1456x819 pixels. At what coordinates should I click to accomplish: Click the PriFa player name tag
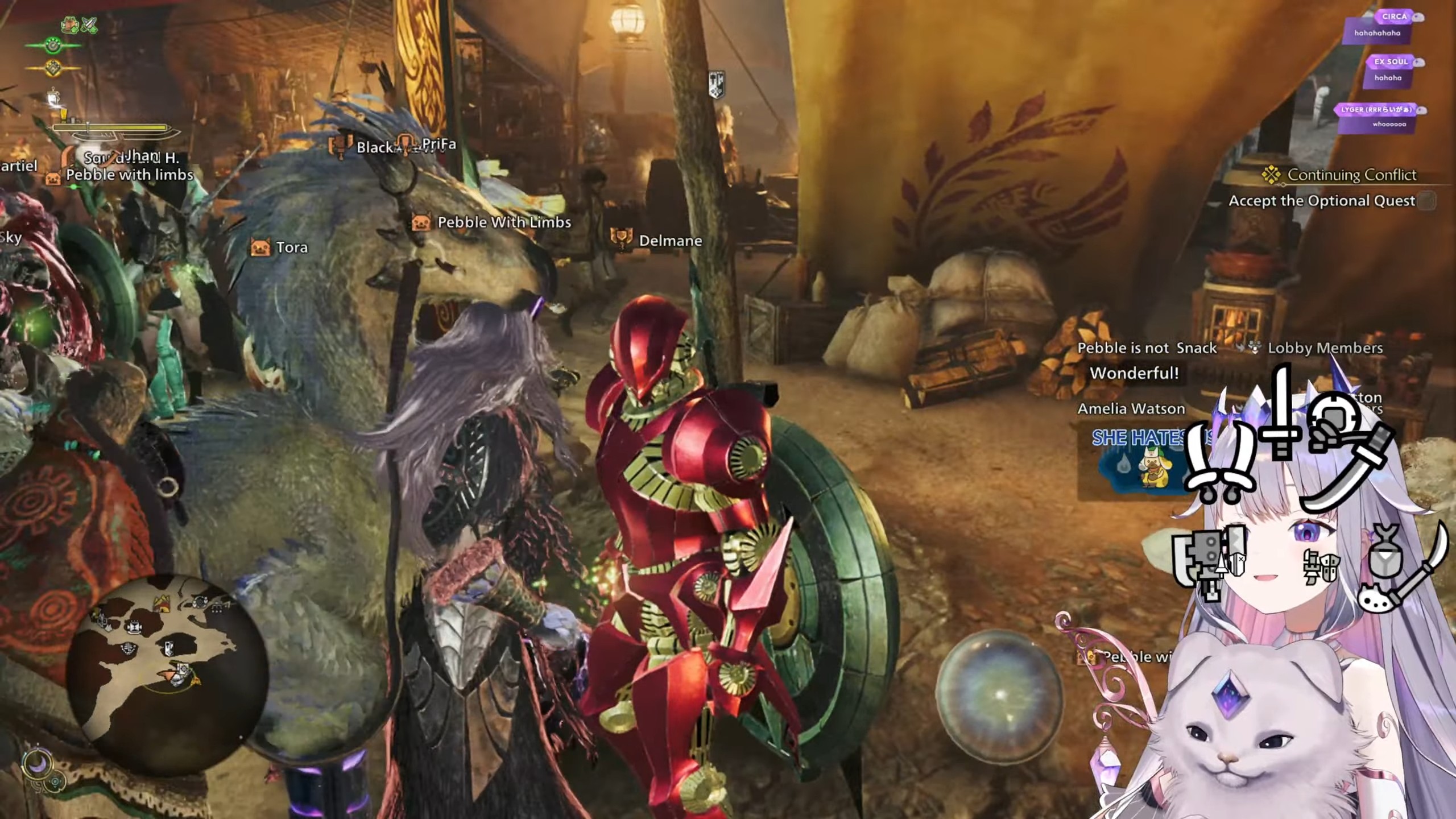pos(439,144)
